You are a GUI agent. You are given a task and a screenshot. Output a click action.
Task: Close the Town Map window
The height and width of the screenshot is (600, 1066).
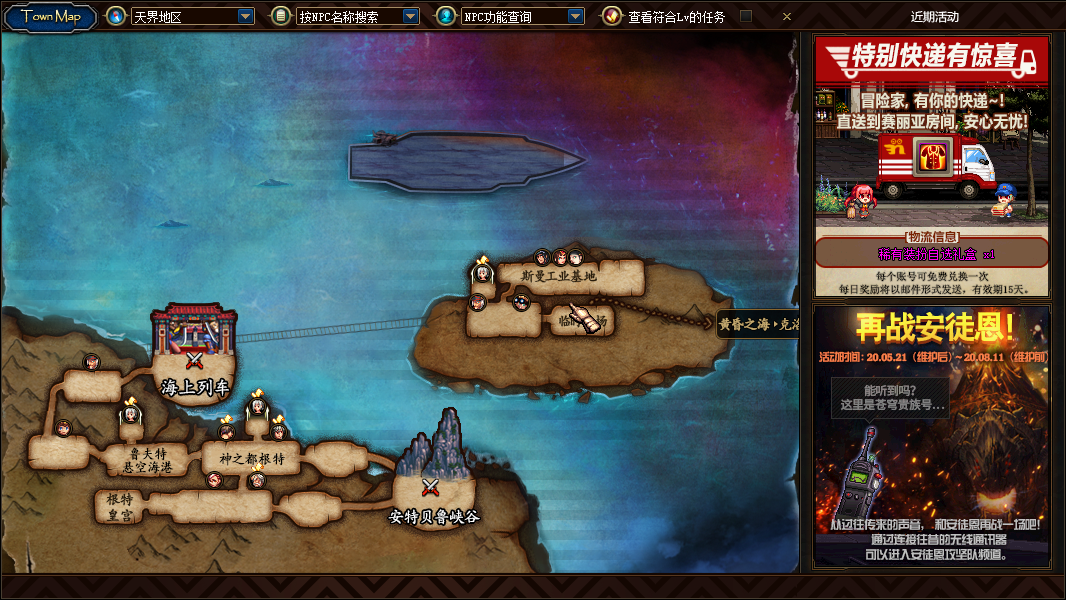(787, 16)
